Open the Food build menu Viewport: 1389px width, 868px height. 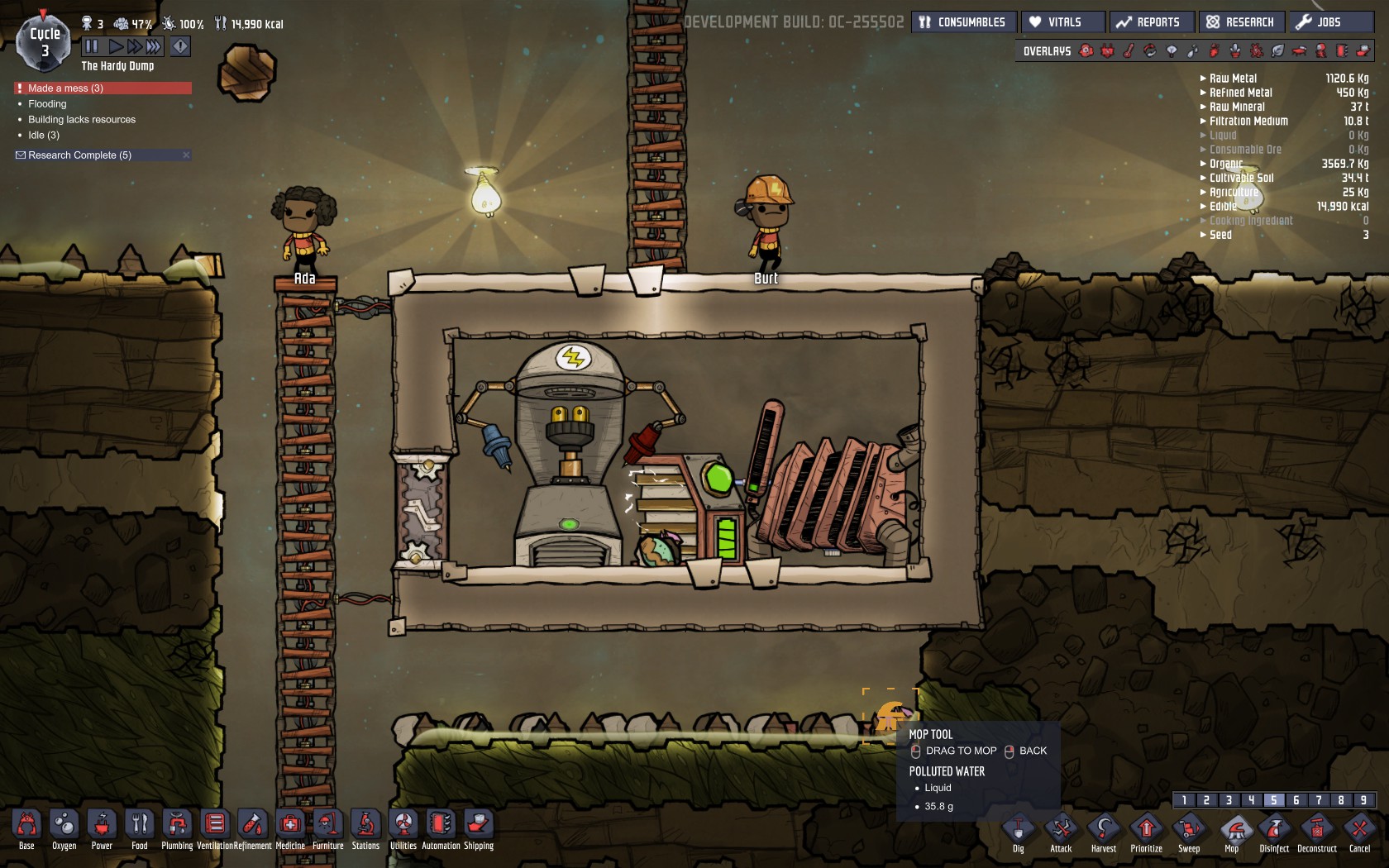click(140, 827)
